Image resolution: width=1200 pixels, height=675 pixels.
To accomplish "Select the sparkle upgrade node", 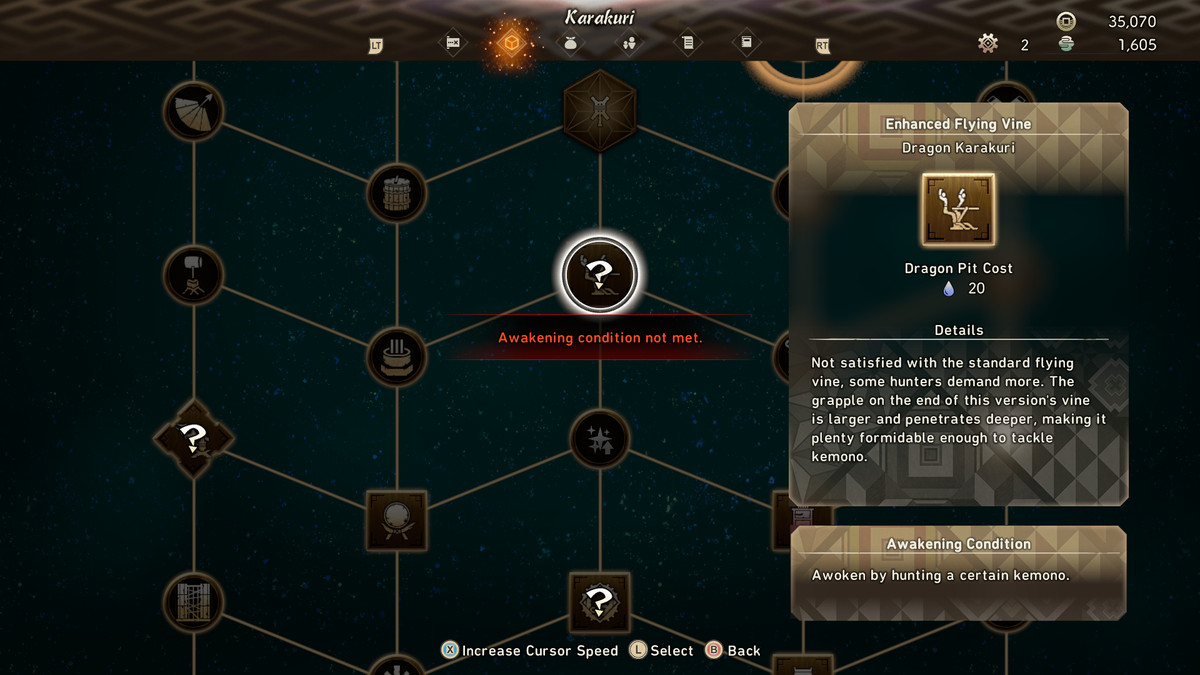I will pyautogui.click(x=599, y=439).
